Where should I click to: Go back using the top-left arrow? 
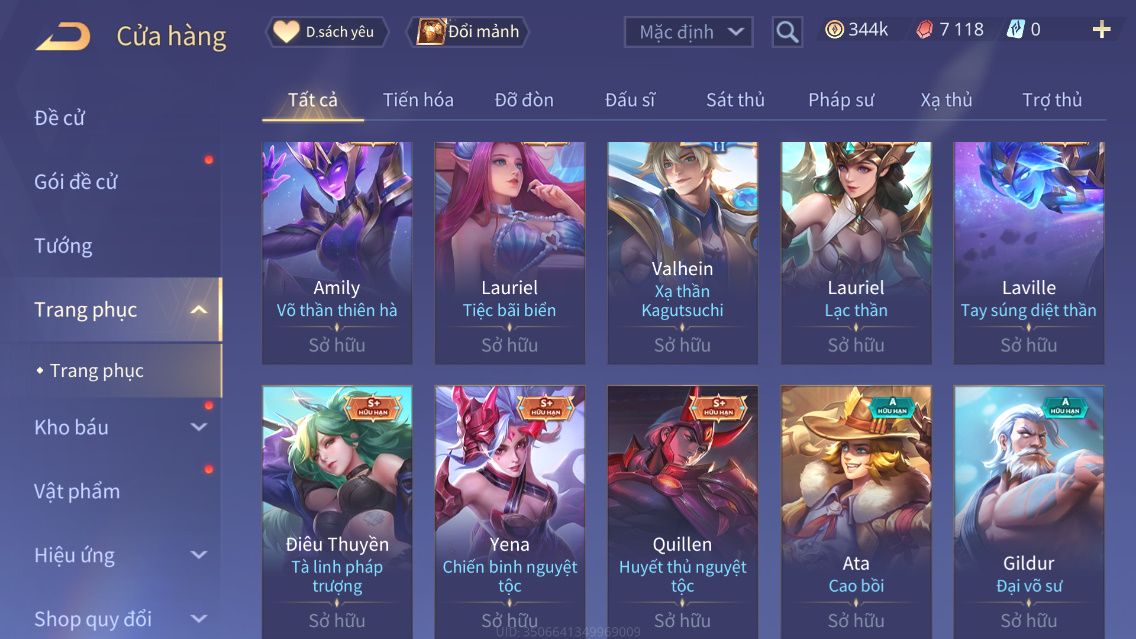(63, 37)
